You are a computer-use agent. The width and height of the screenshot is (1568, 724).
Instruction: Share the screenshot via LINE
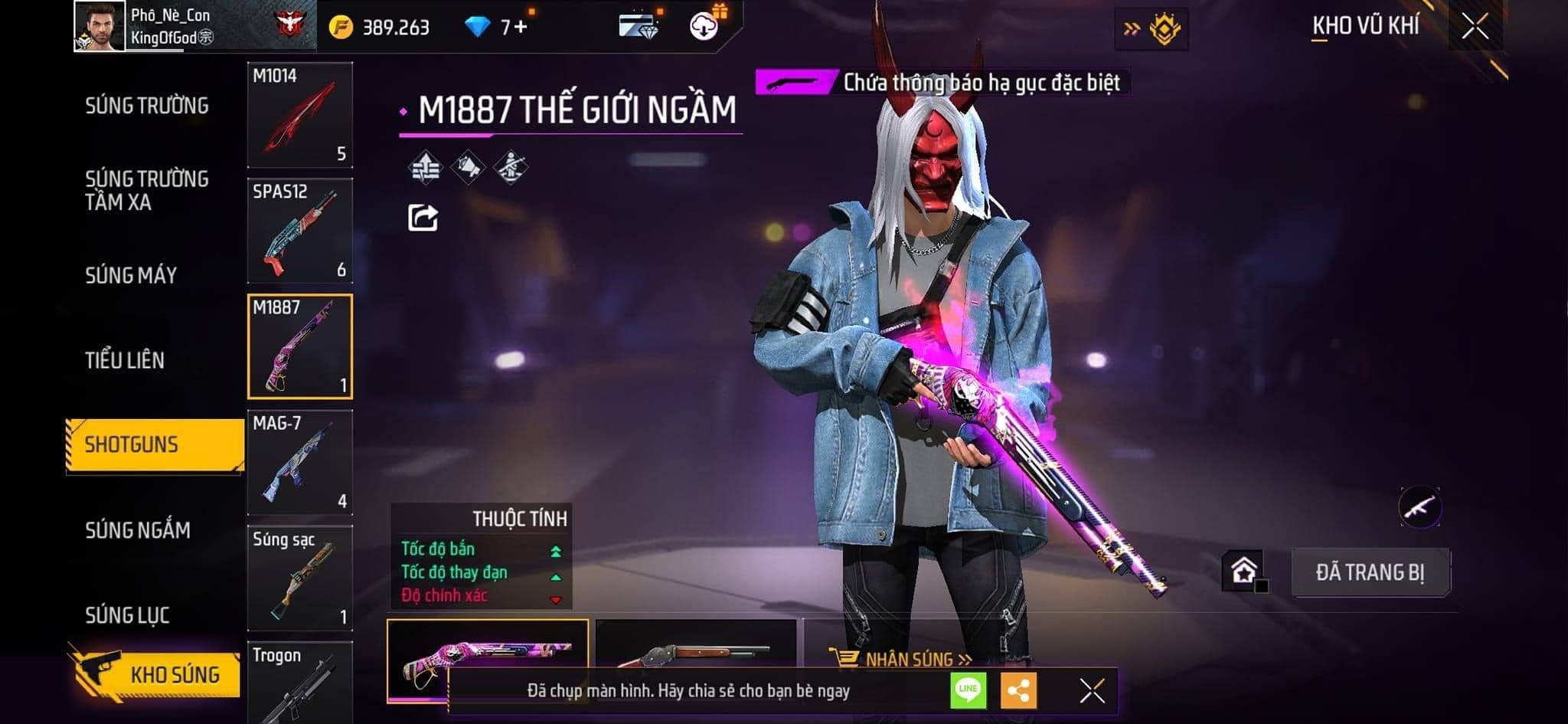click(x=968, y=690)
